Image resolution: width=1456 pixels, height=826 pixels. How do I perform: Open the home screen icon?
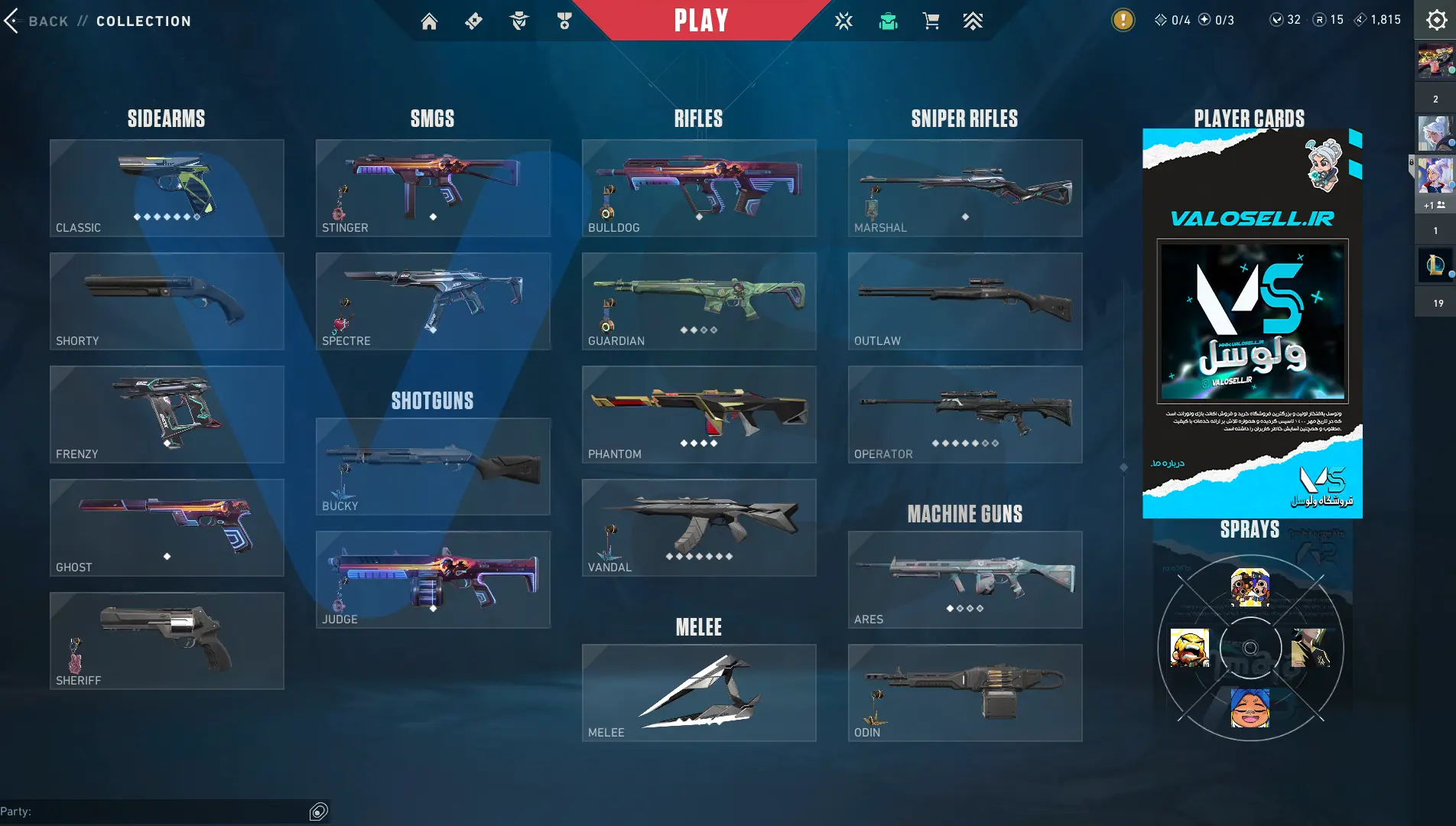point(429,21)
